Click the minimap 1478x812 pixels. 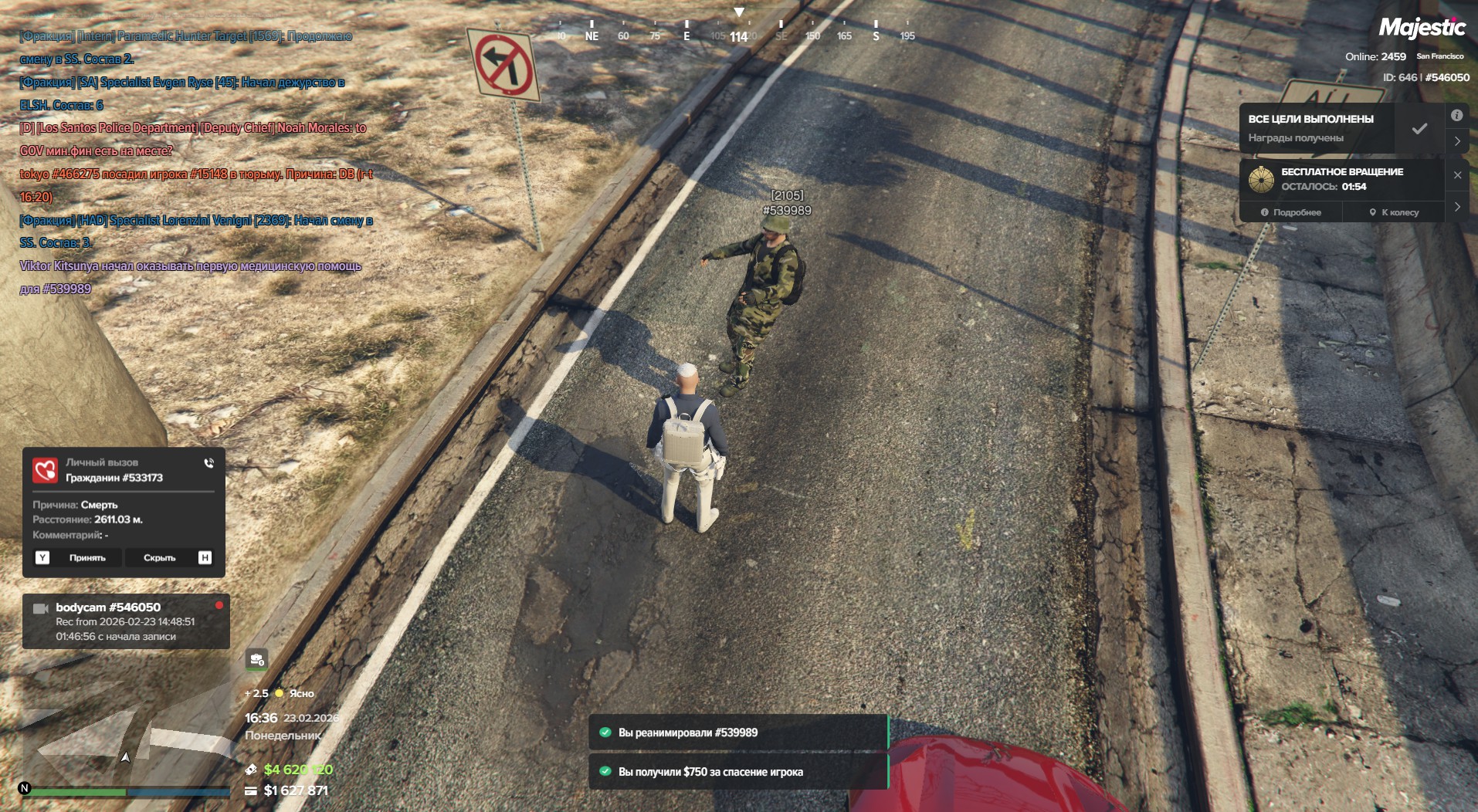click(124, 741)
